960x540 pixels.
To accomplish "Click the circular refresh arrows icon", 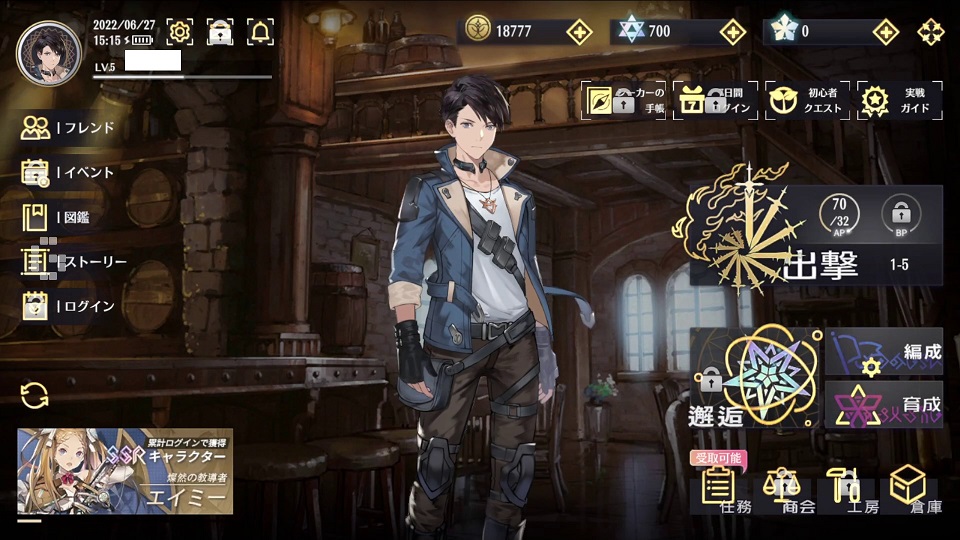I will coord(34,395).
